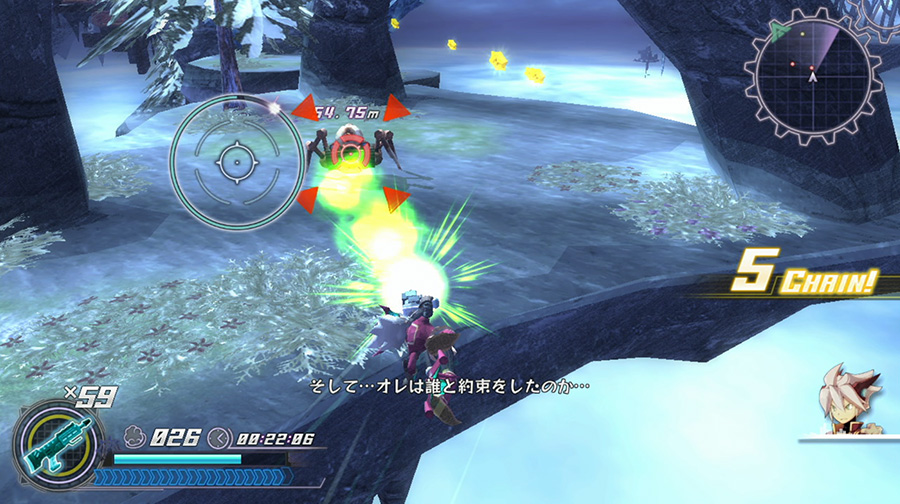Click the circular radar minimap

tap(812, 76)
